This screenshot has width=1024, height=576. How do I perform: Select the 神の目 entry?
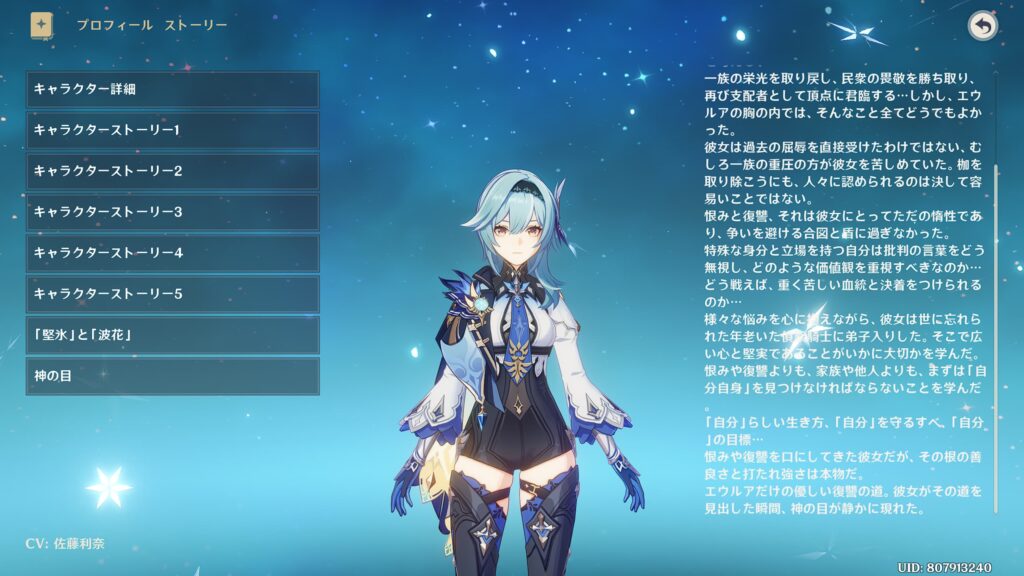tap(172, 377)
